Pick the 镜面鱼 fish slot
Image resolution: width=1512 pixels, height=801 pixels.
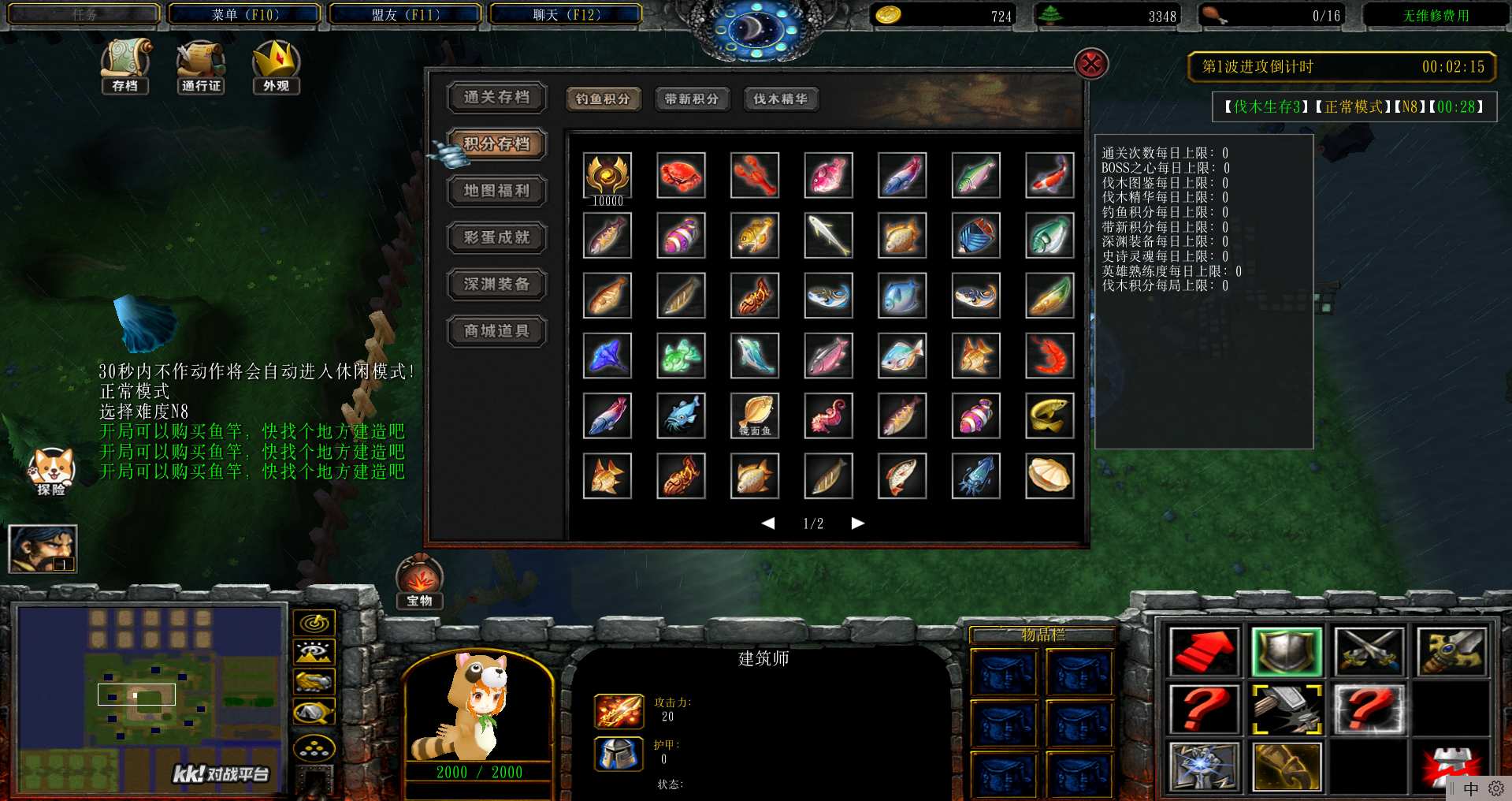click(x=755, y=415)
